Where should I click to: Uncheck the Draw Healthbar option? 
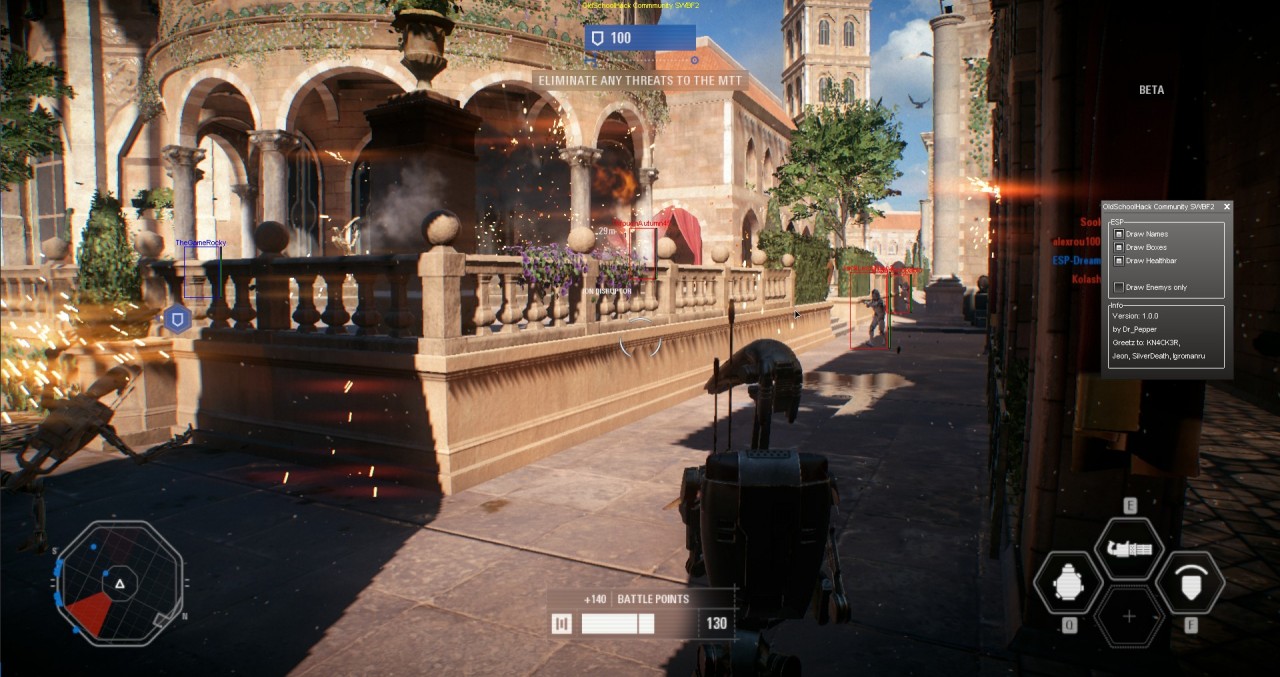pos(1119,260)
